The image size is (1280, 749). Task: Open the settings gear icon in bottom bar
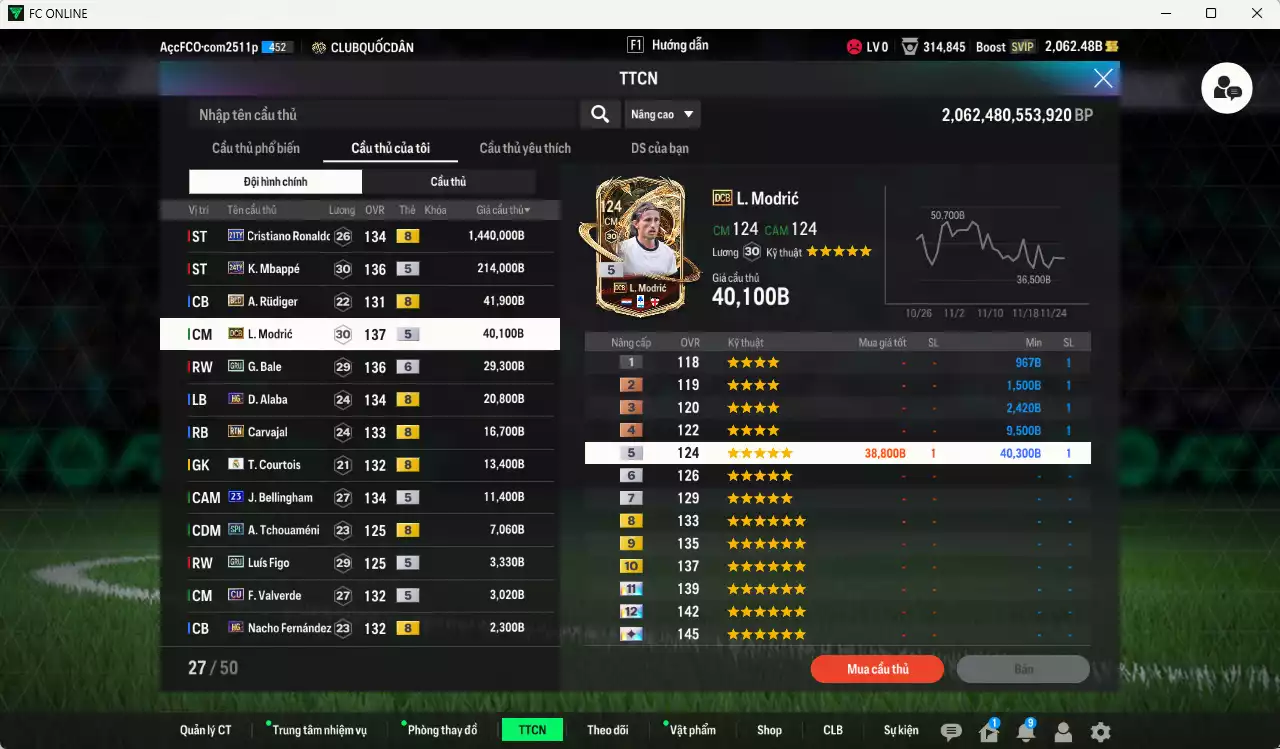pyautogui.click(x=1100, y=730)
